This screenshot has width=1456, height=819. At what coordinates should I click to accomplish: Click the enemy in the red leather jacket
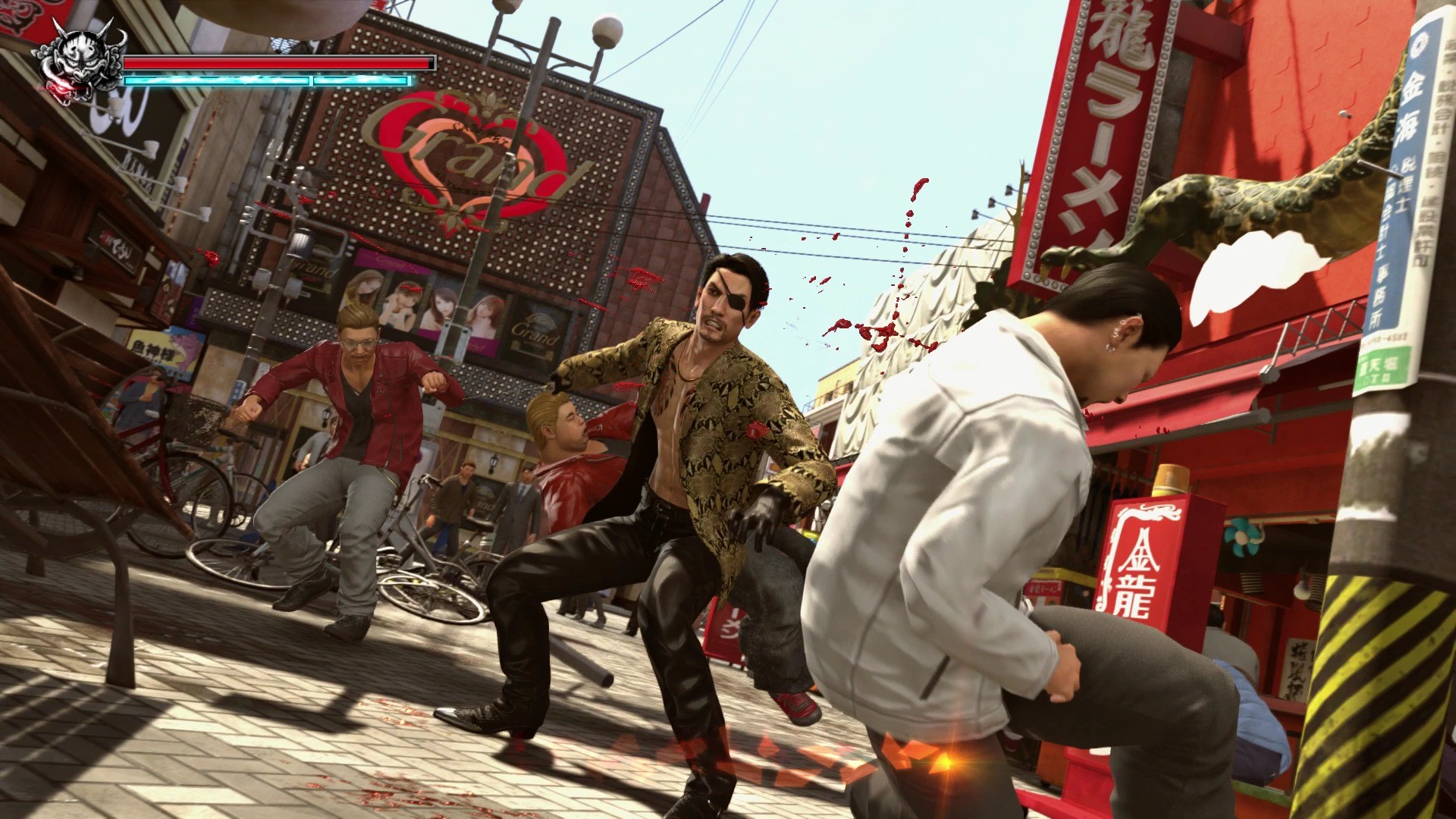(x=356, y=394)
